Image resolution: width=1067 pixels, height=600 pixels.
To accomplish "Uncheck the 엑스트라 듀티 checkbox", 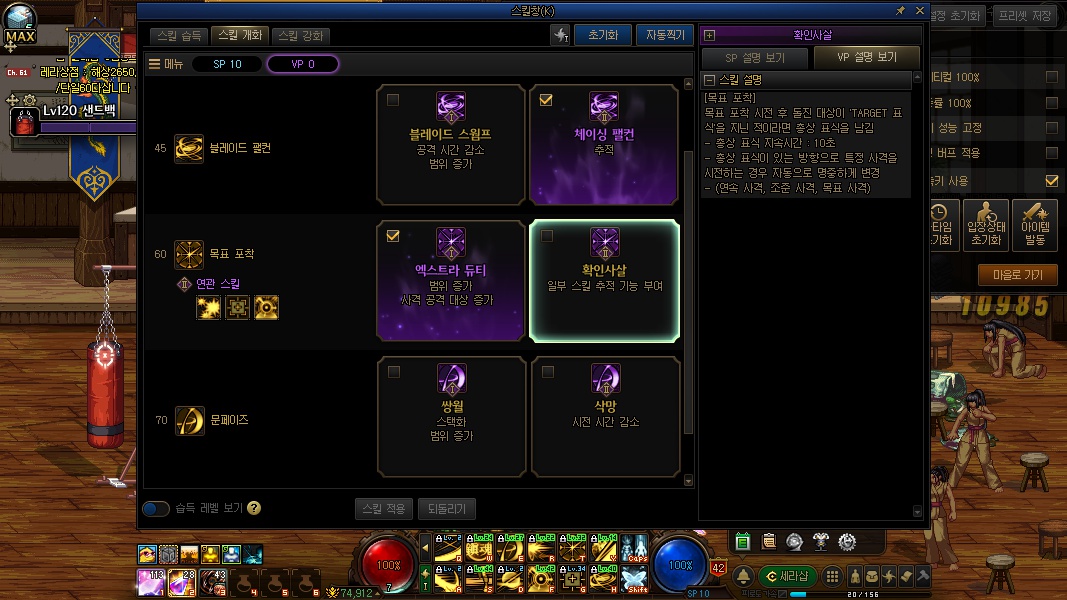I will tap(393, 236).
